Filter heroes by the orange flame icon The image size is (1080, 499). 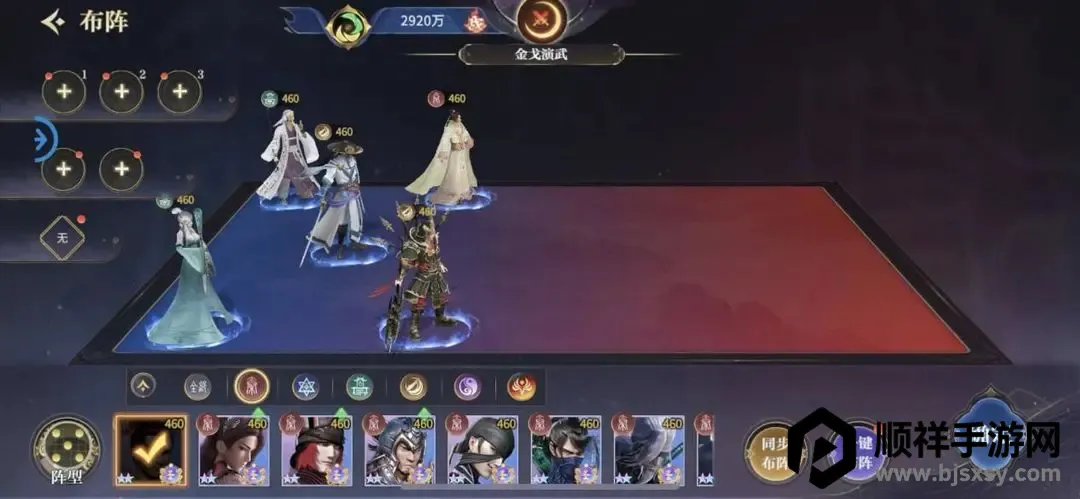(521, 386)
